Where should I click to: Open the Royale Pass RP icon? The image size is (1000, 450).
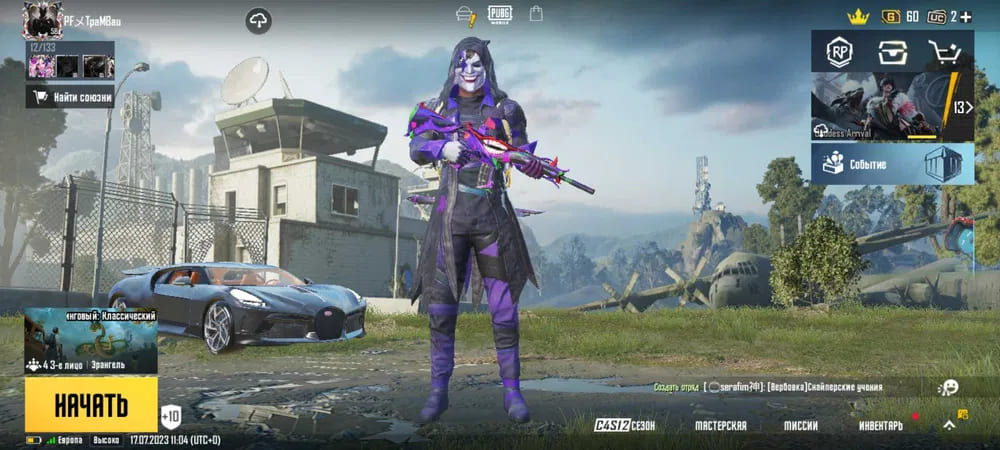(838, 52)
